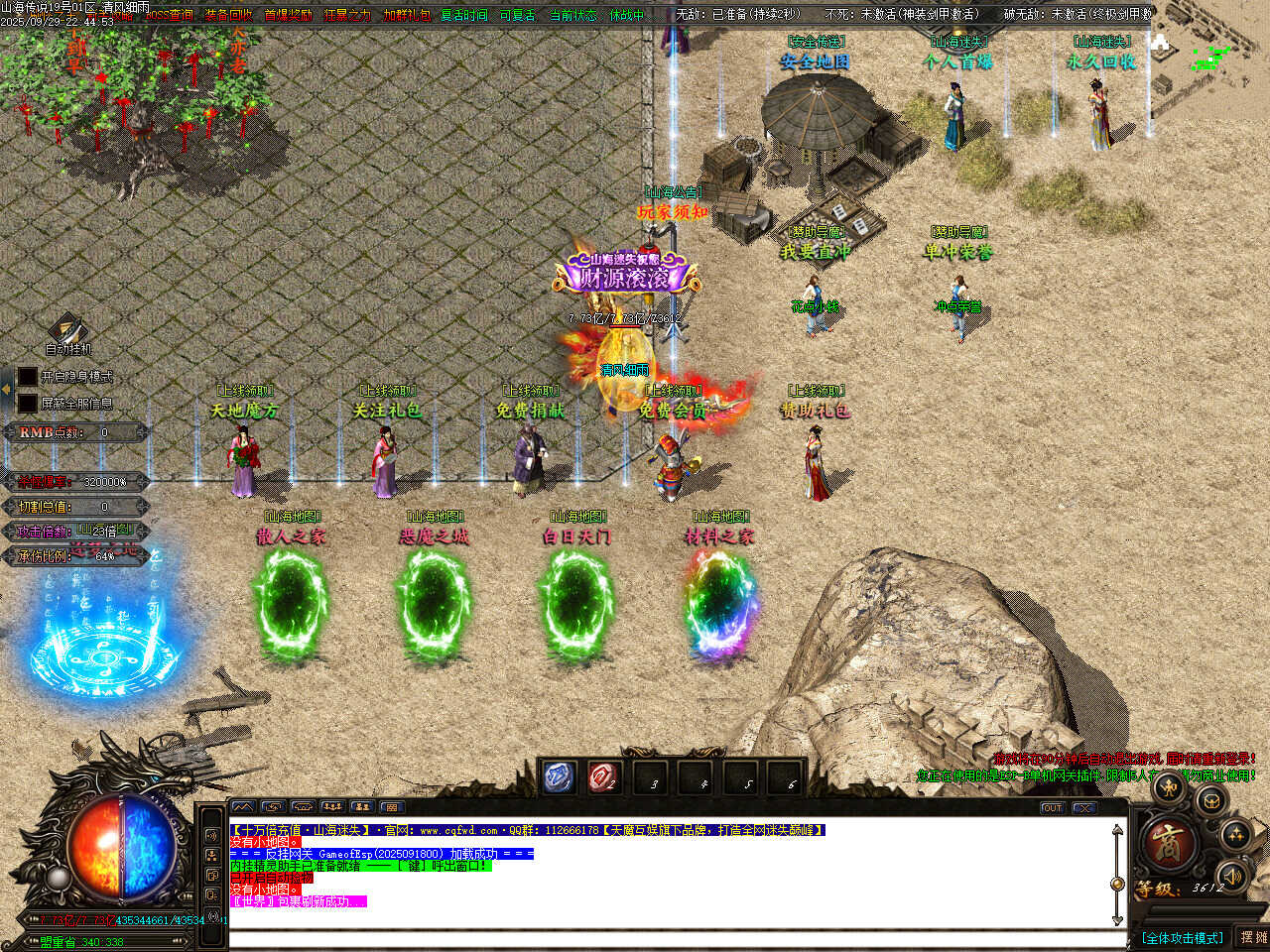
Task: Close the chat panel with X button
Action: (1083, 808)
